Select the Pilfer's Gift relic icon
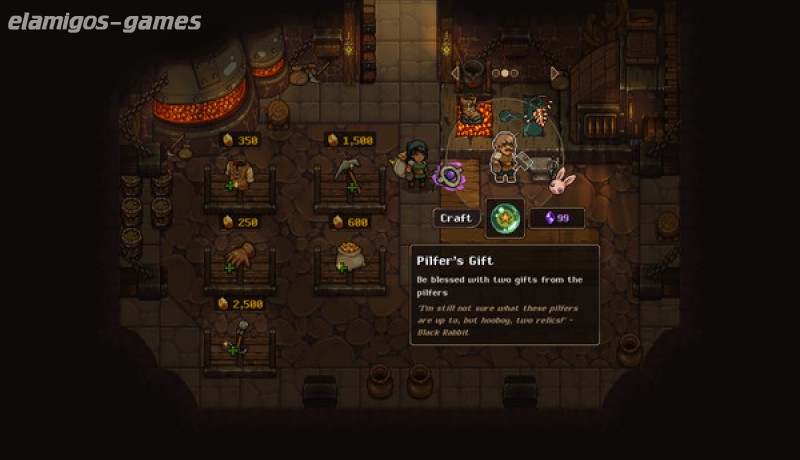800x460 pixels. pos(505,218)
